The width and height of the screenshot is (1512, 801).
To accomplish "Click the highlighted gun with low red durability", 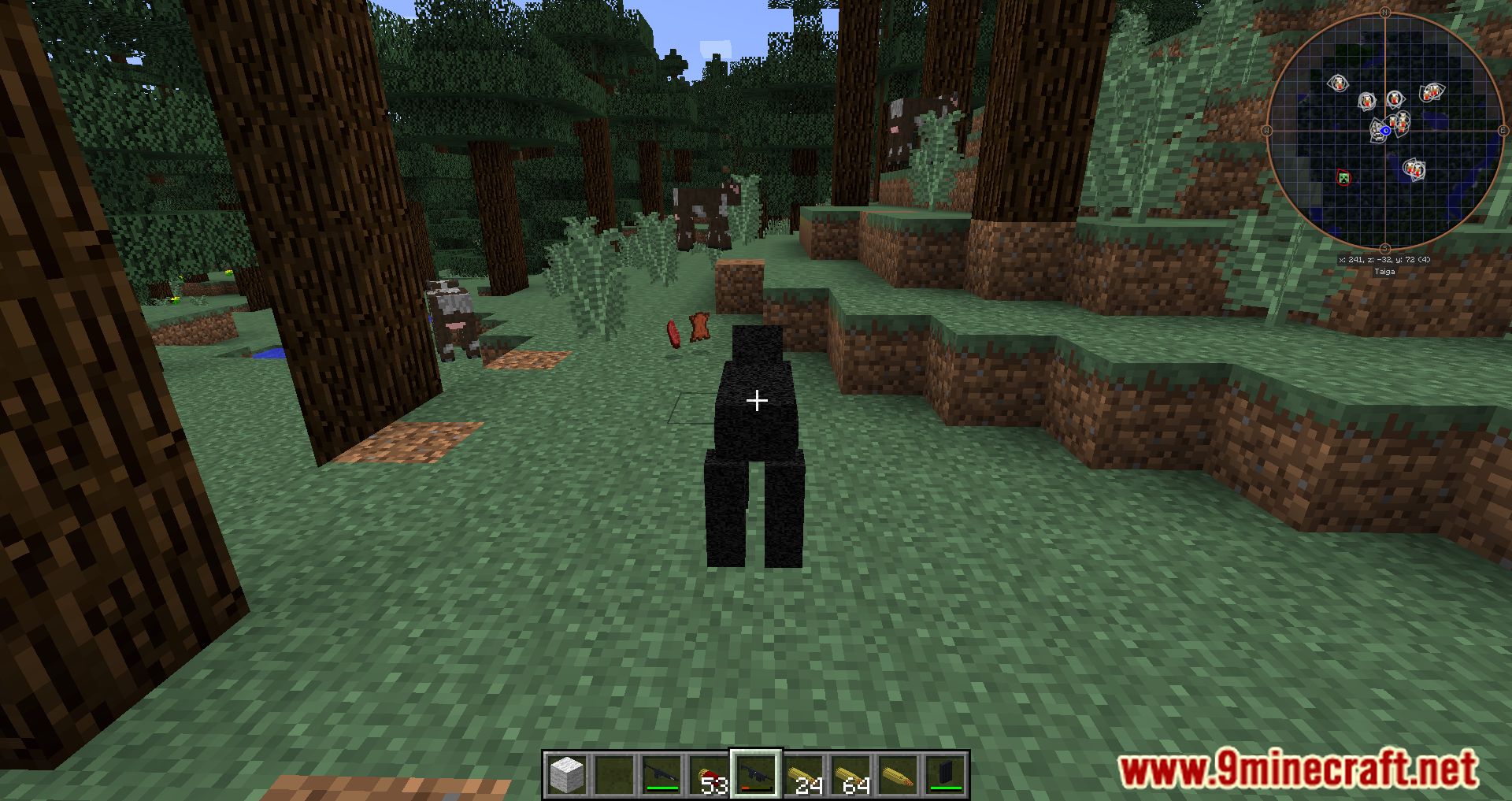I will (x=755, y=774).
